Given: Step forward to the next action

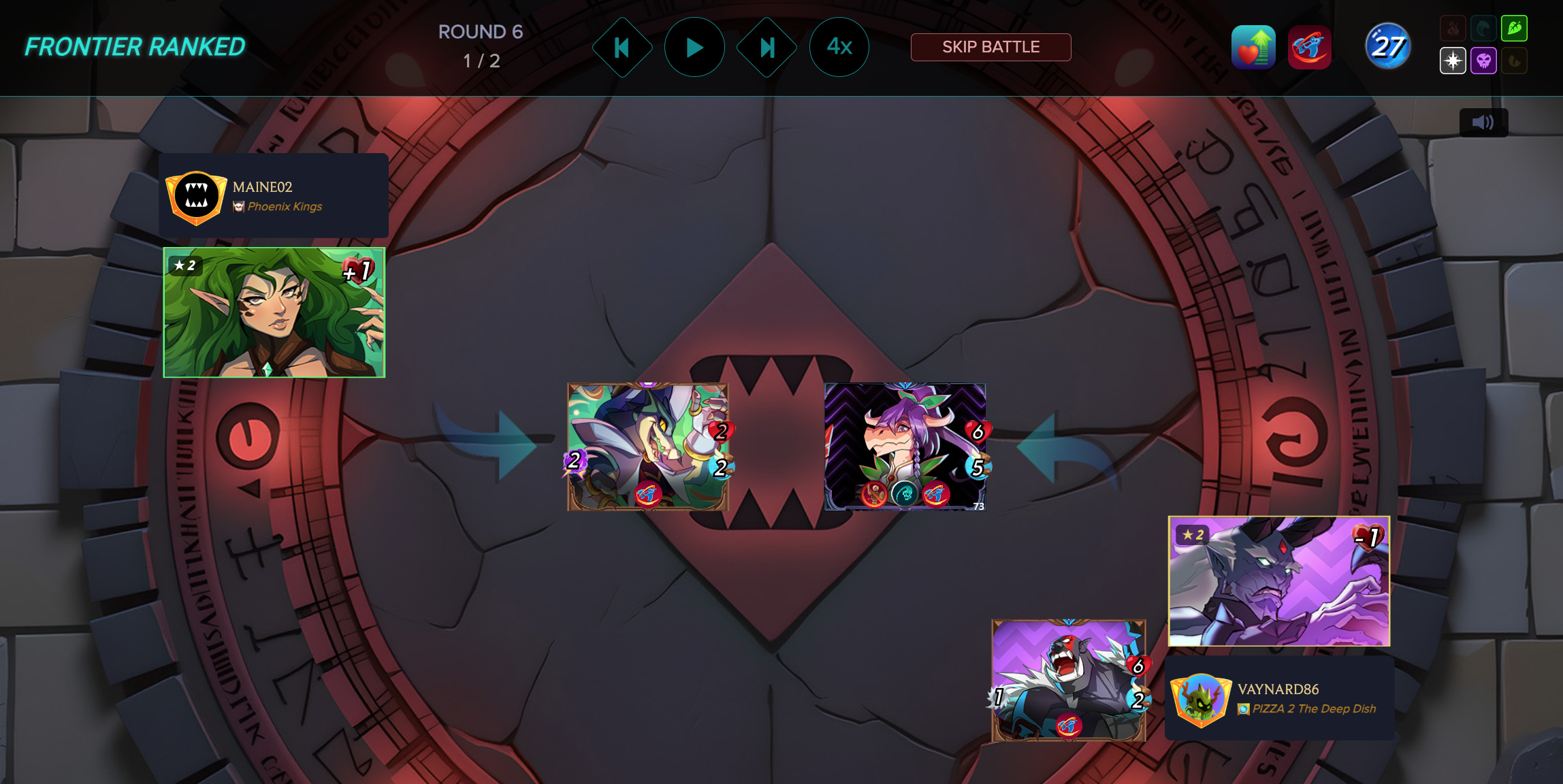Looking at the screenshot, I should click(767, 48).
